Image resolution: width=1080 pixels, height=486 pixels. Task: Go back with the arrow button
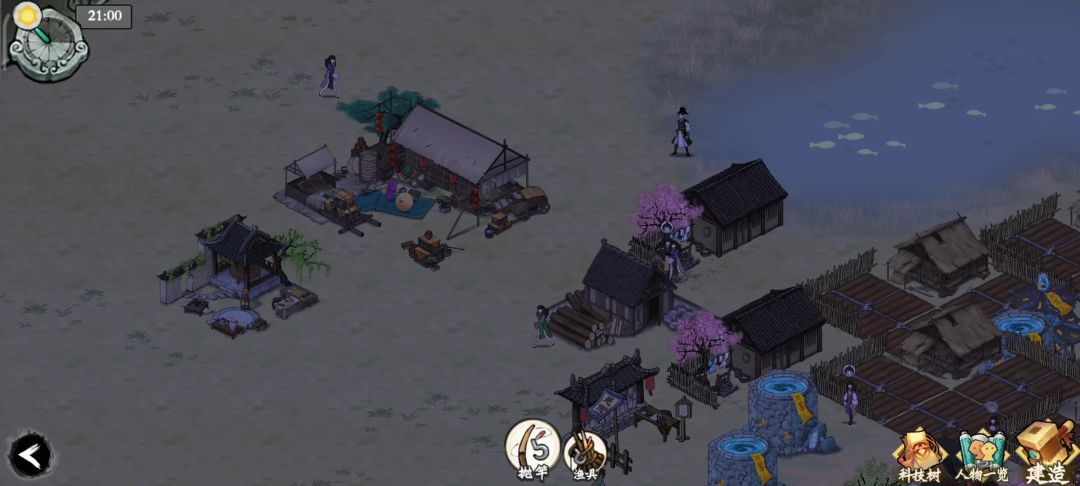(30, 456)
